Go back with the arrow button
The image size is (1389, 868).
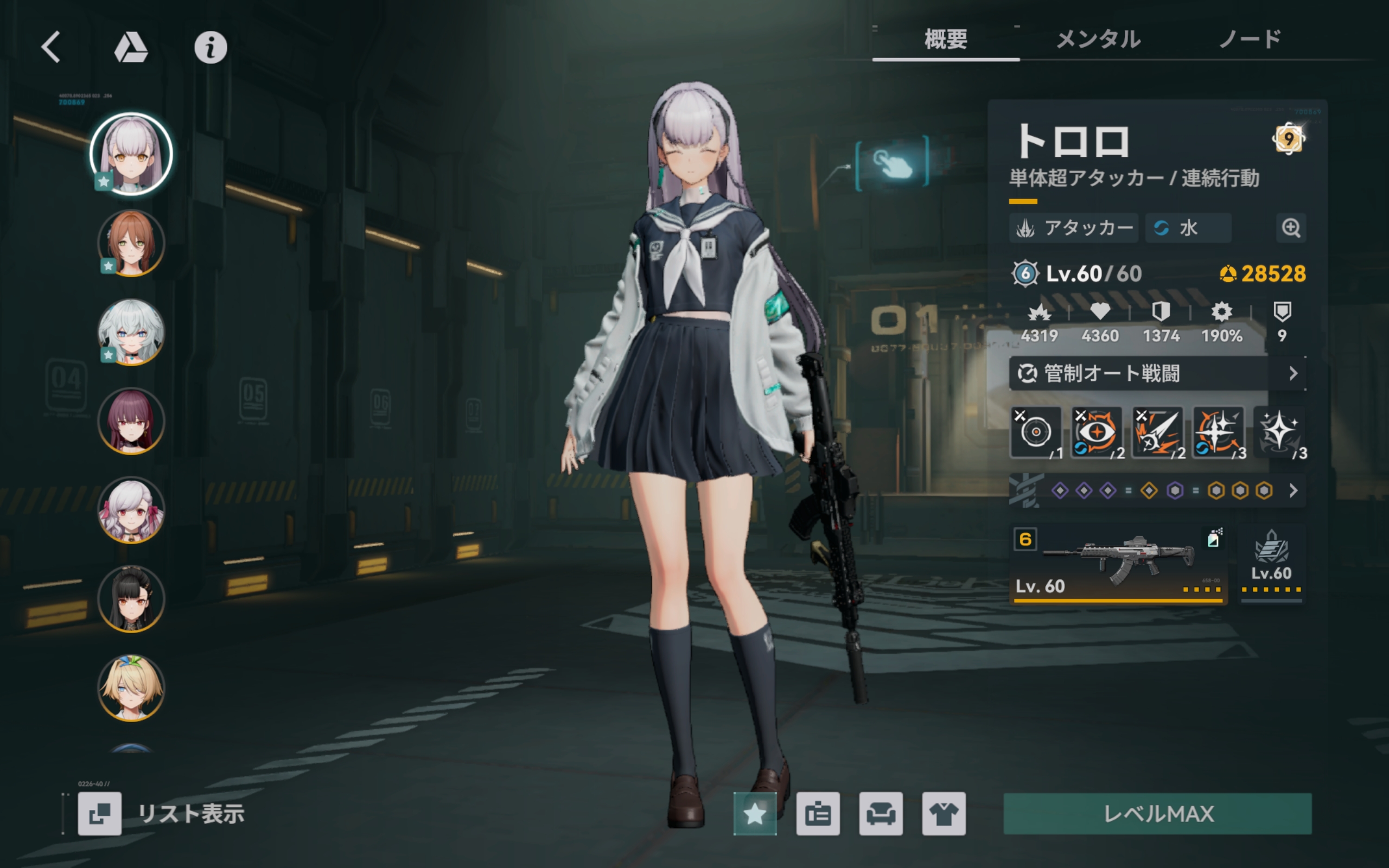tap(50, 47)
